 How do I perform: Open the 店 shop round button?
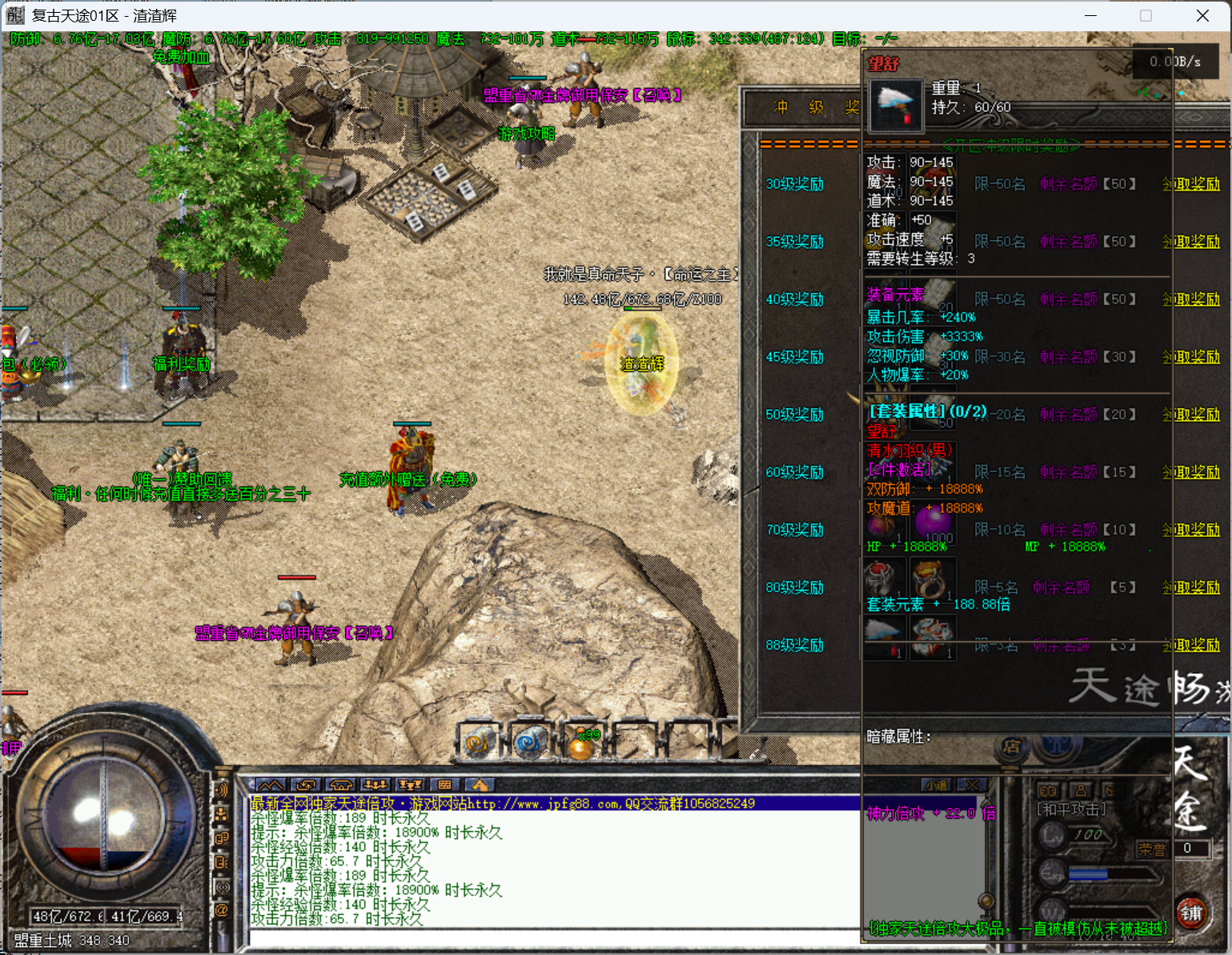tap(1011, 747)
